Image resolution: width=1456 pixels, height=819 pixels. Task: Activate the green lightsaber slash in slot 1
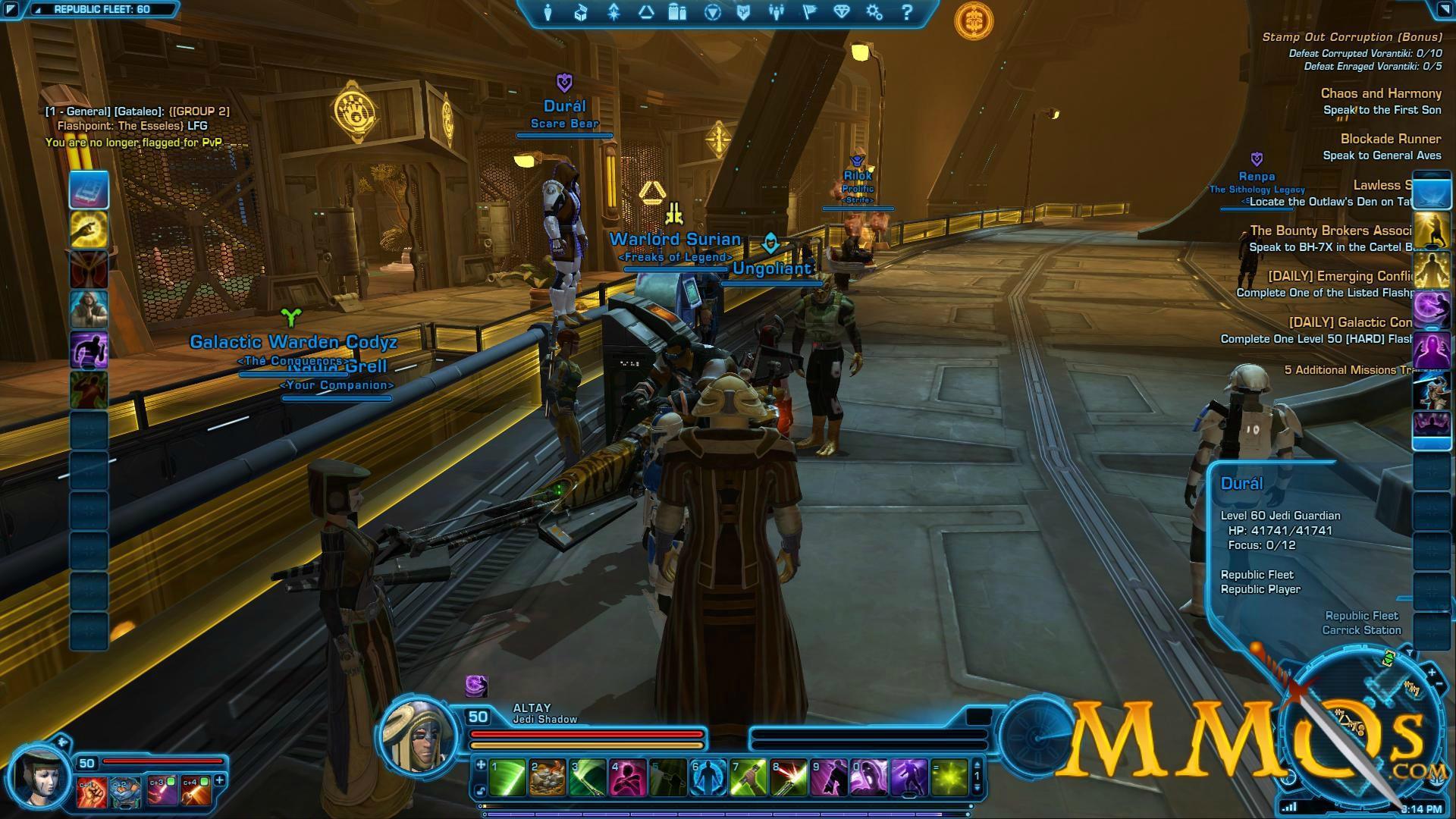(x=507, y=778)
